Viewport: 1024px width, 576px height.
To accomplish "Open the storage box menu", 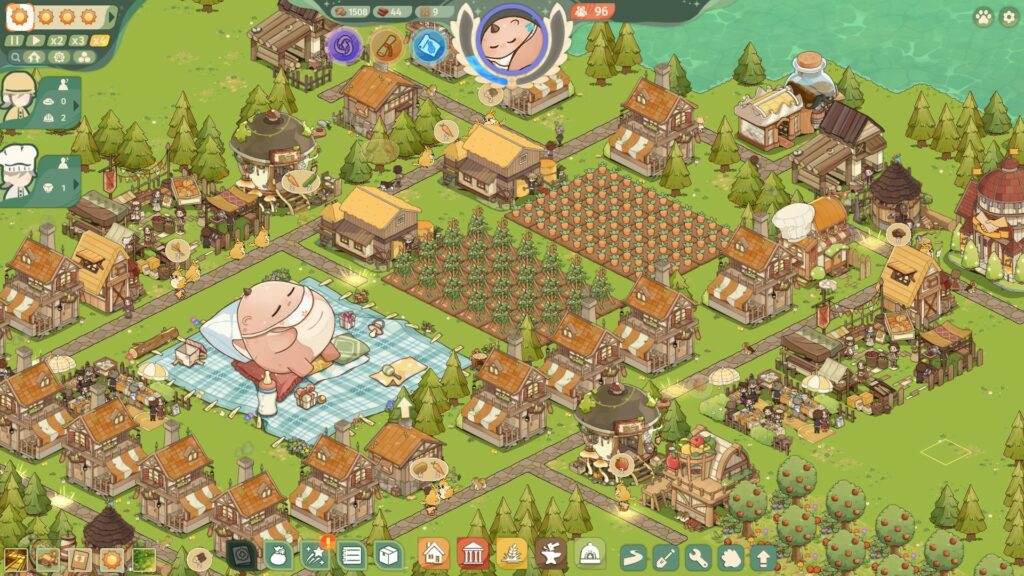I will click(x=388, y=555).
